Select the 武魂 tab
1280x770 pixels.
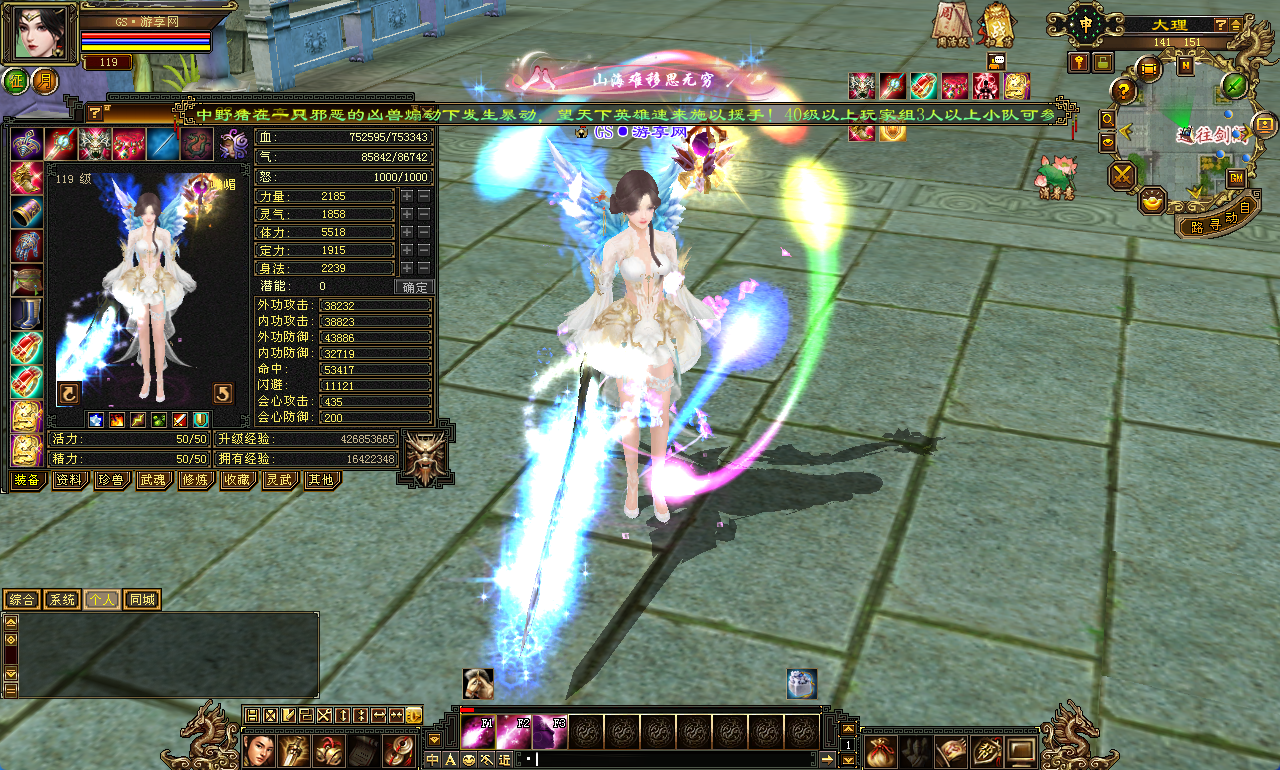tap(153, 480)
